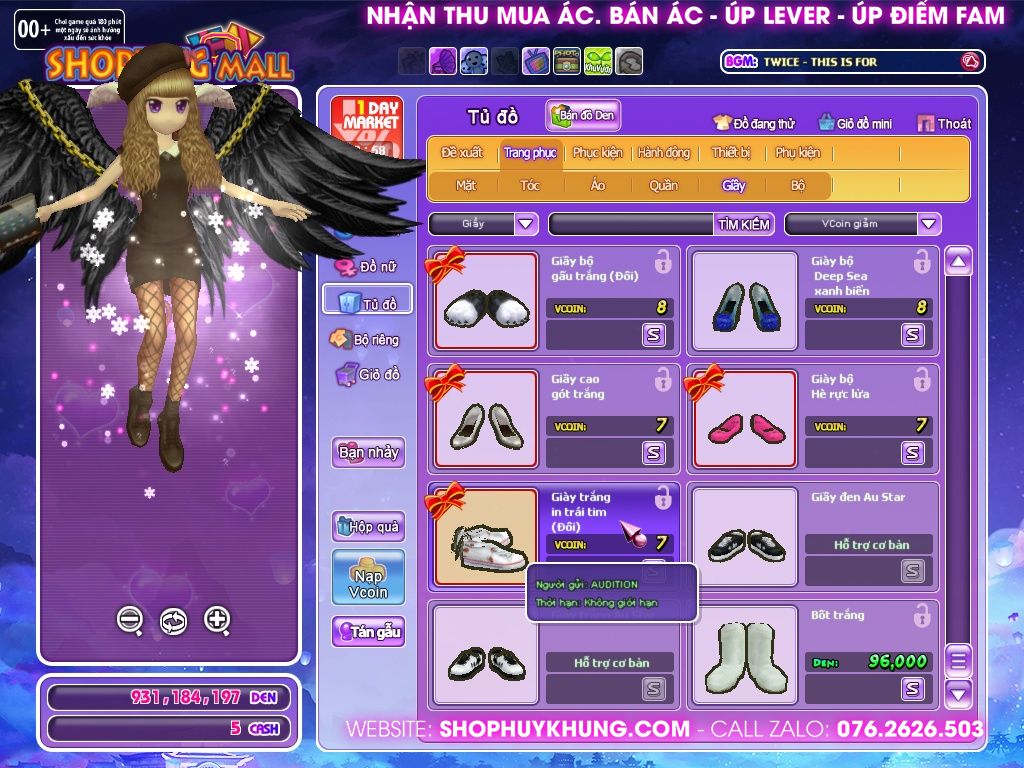1024x768 pixels.
Task: Click the Bạn nhảy button
Action: pos(368,452)
